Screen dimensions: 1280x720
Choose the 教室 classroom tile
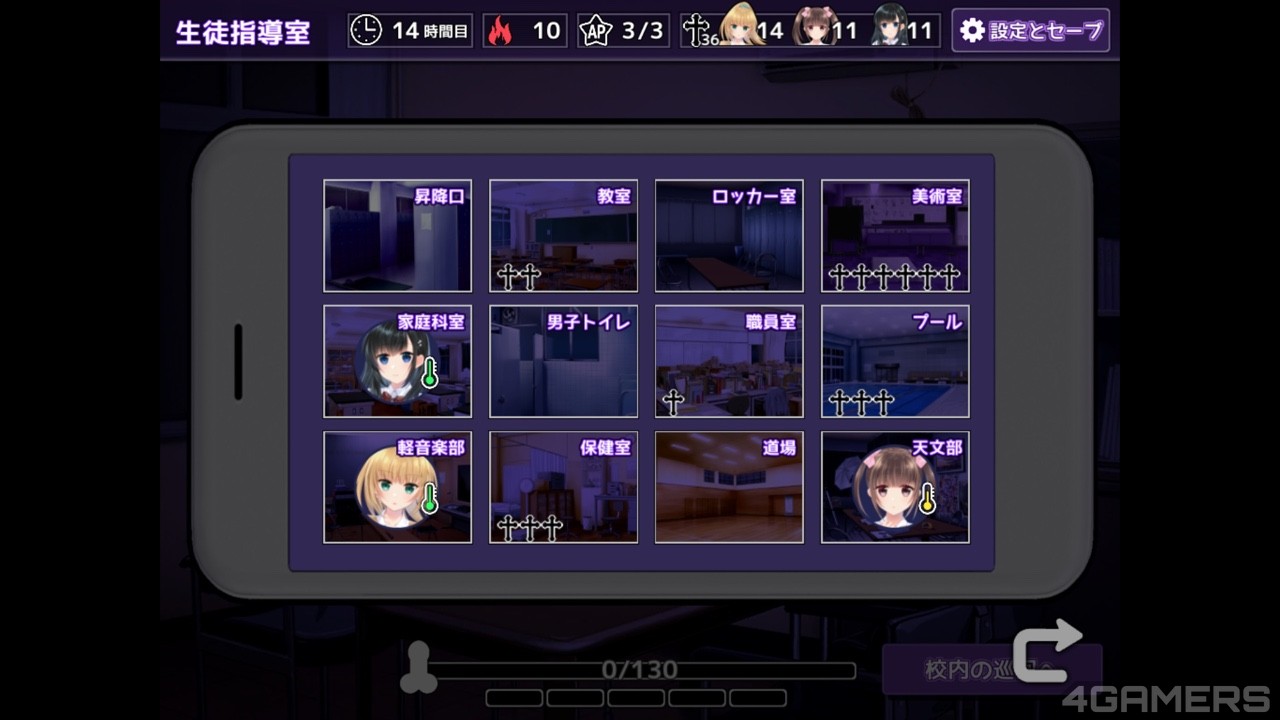click(x=563, y=236)
